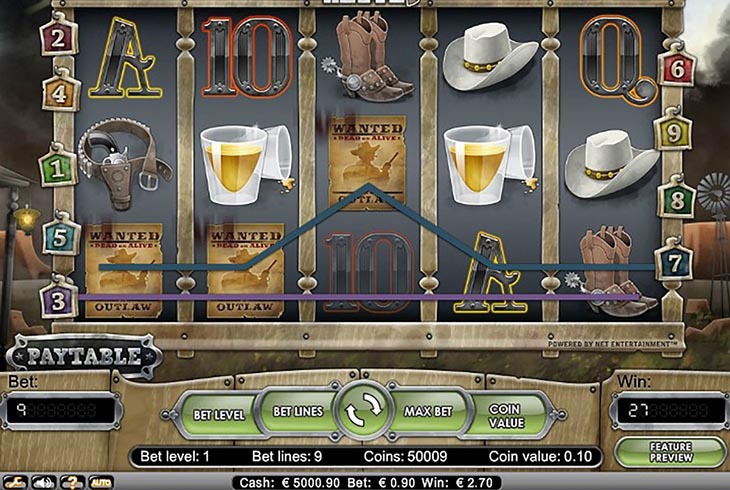
Task: Select payline marker number 9
Action: [673, 130]
